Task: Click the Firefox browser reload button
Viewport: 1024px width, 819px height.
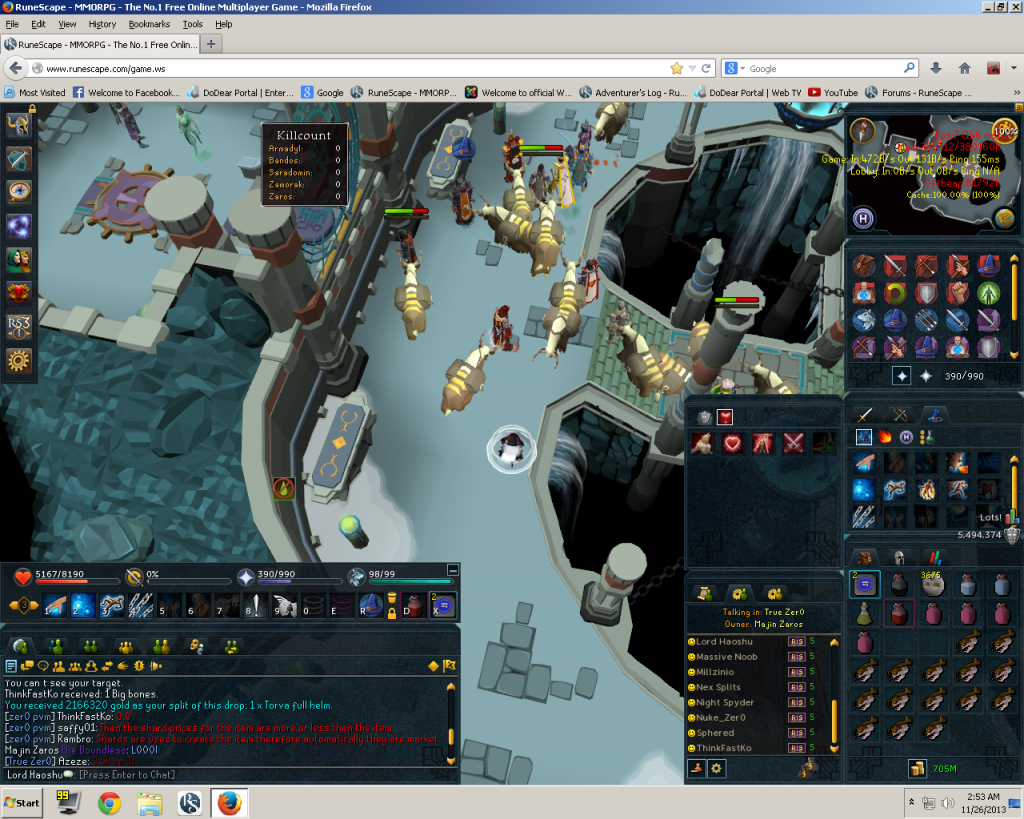Action: coord(706,68)
